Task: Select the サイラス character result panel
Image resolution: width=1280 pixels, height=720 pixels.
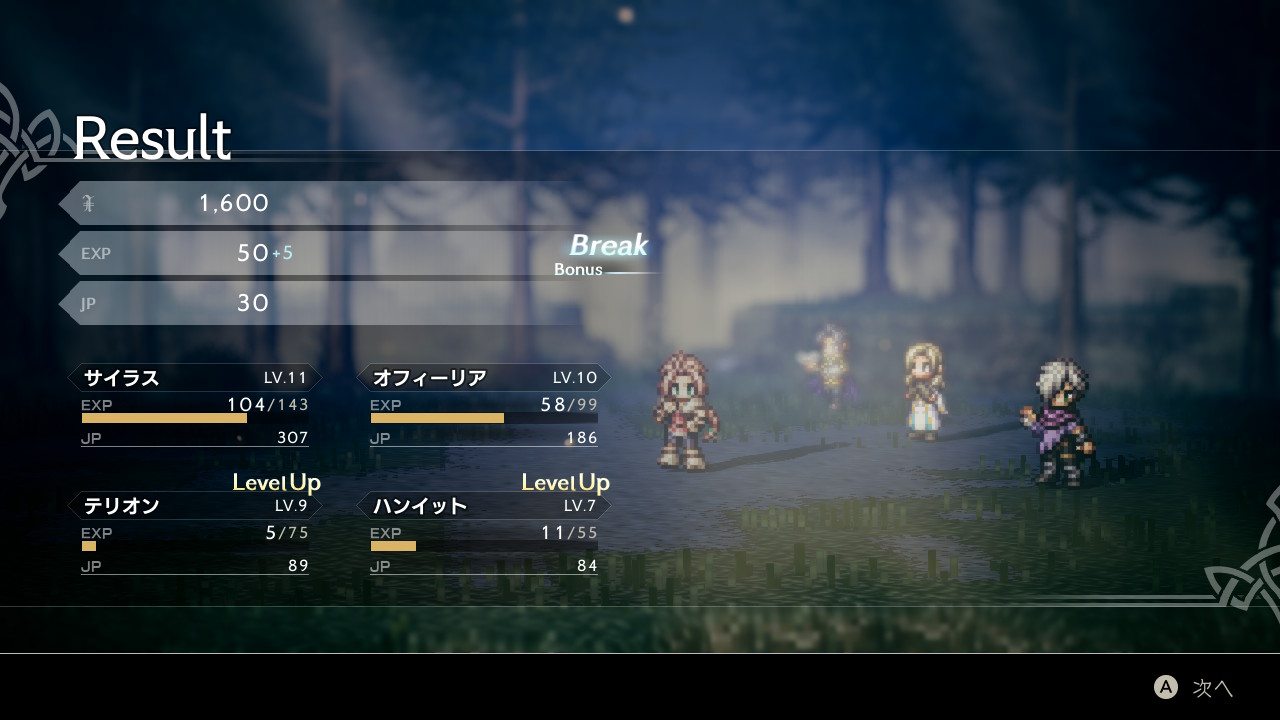Action: point(195,407)
